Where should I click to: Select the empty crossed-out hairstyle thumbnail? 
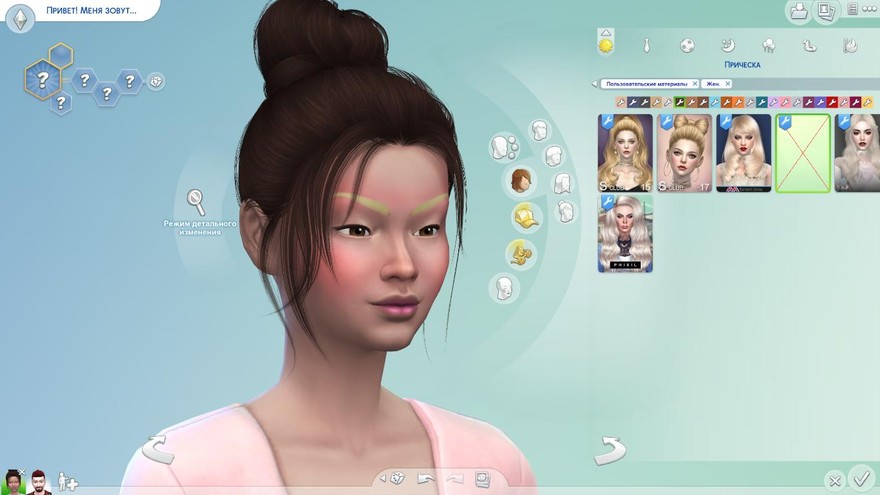coord(803,152)
